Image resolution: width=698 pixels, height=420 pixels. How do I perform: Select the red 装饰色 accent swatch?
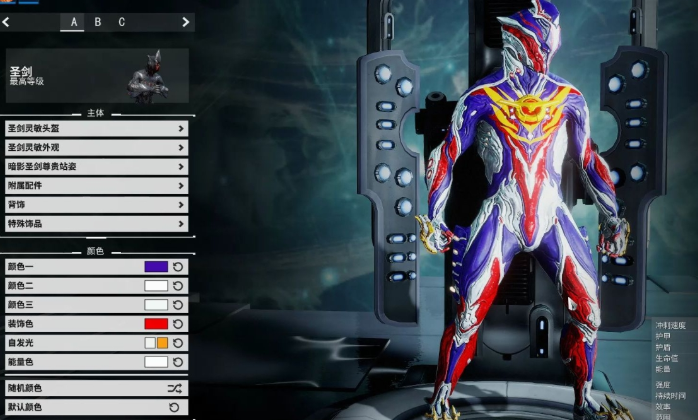[156, 324]
